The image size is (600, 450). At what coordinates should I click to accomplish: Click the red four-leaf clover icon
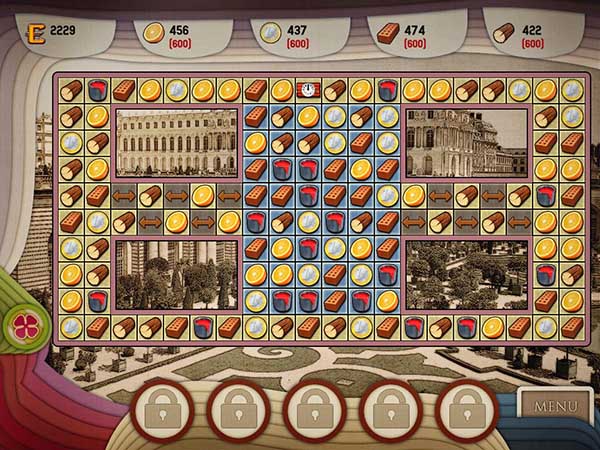21,323
